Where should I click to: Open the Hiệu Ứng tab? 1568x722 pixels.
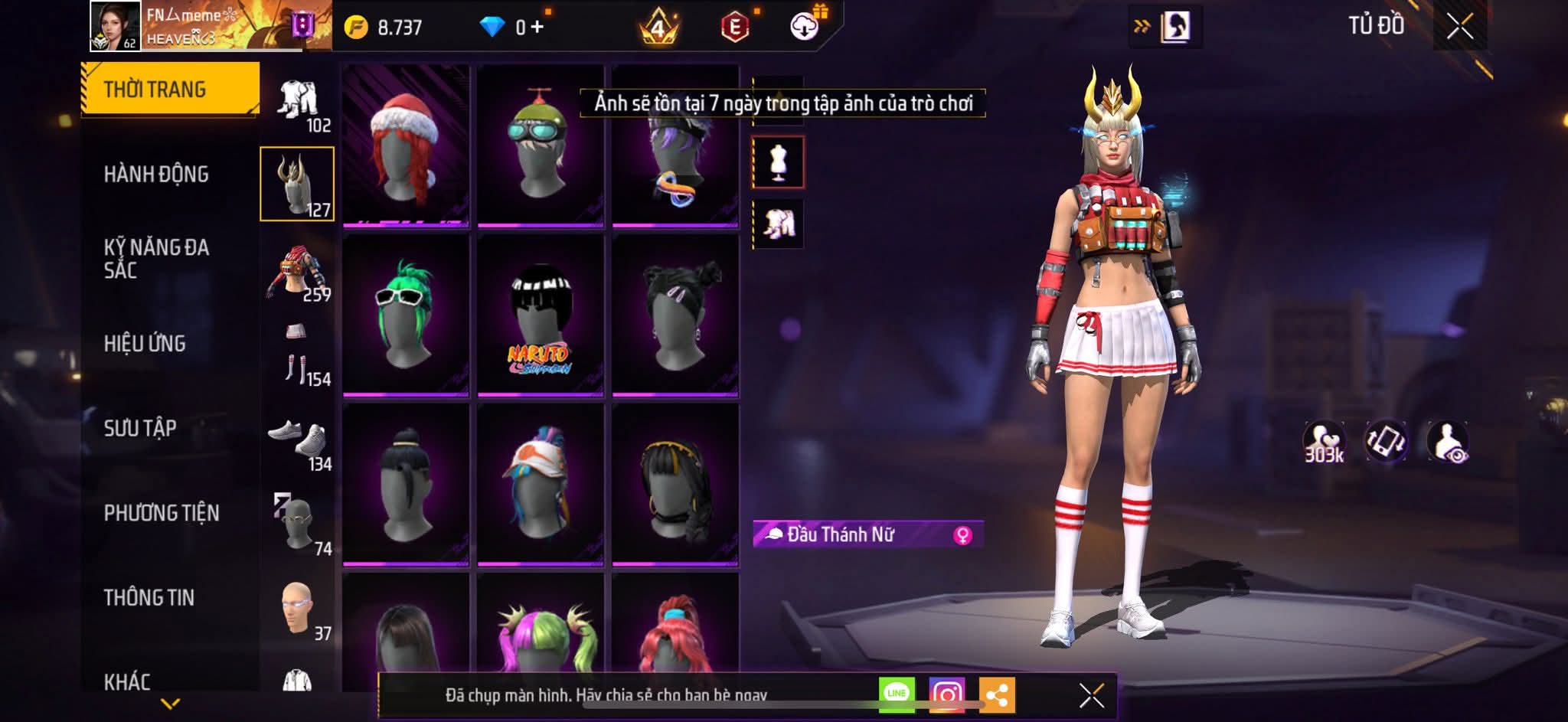(x=145, y=344)
